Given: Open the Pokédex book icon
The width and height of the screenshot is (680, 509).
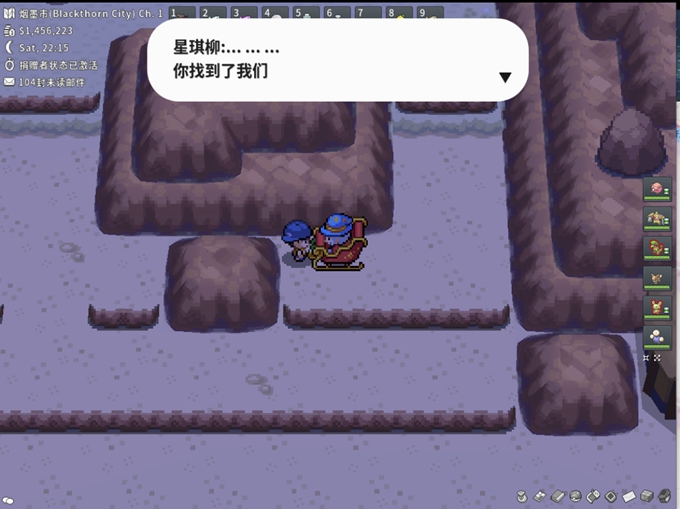Looking at the screenshot, I should point(558,496).
